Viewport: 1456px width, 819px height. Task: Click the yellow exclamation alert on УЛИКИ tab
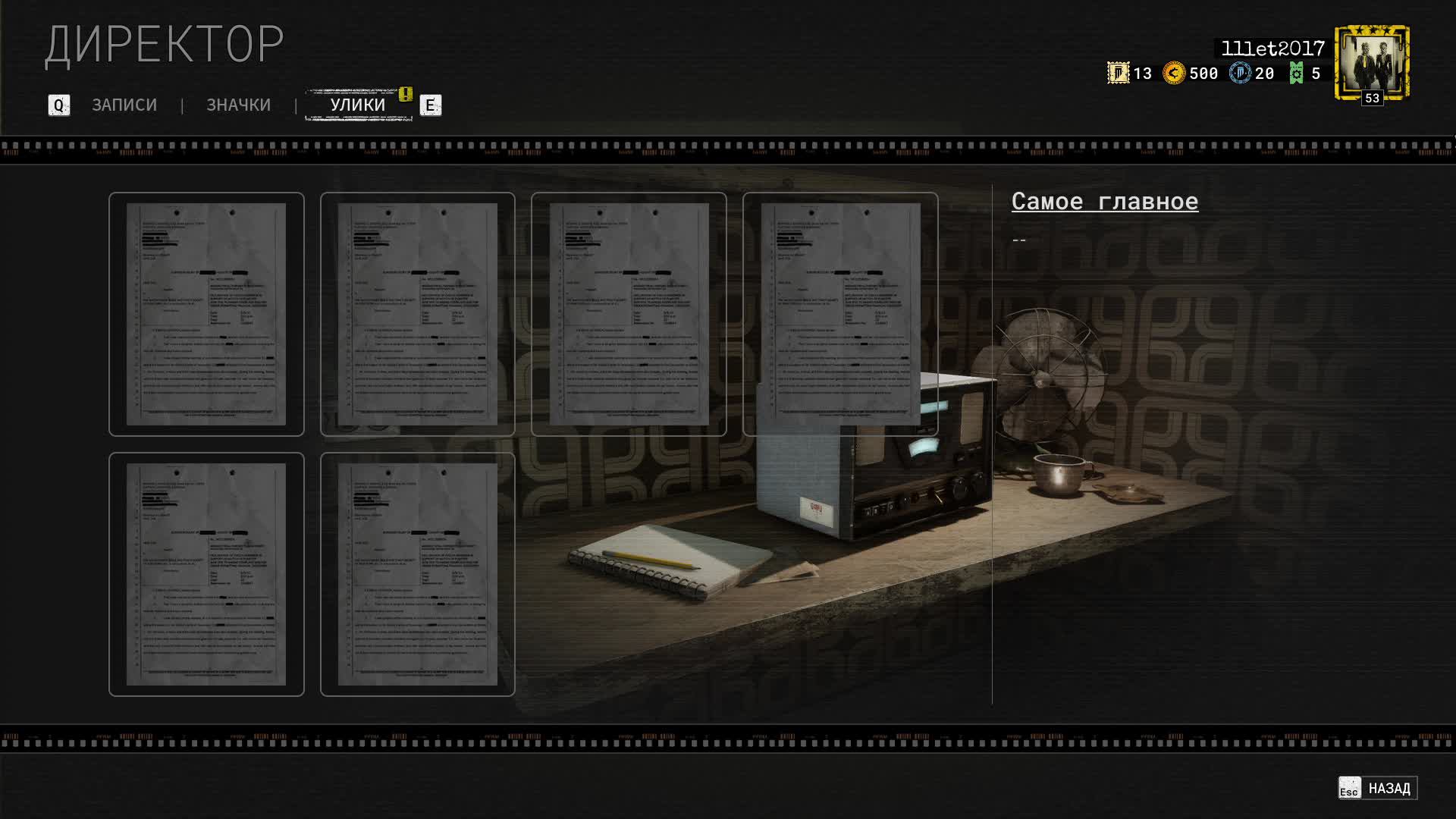(404, 95)
